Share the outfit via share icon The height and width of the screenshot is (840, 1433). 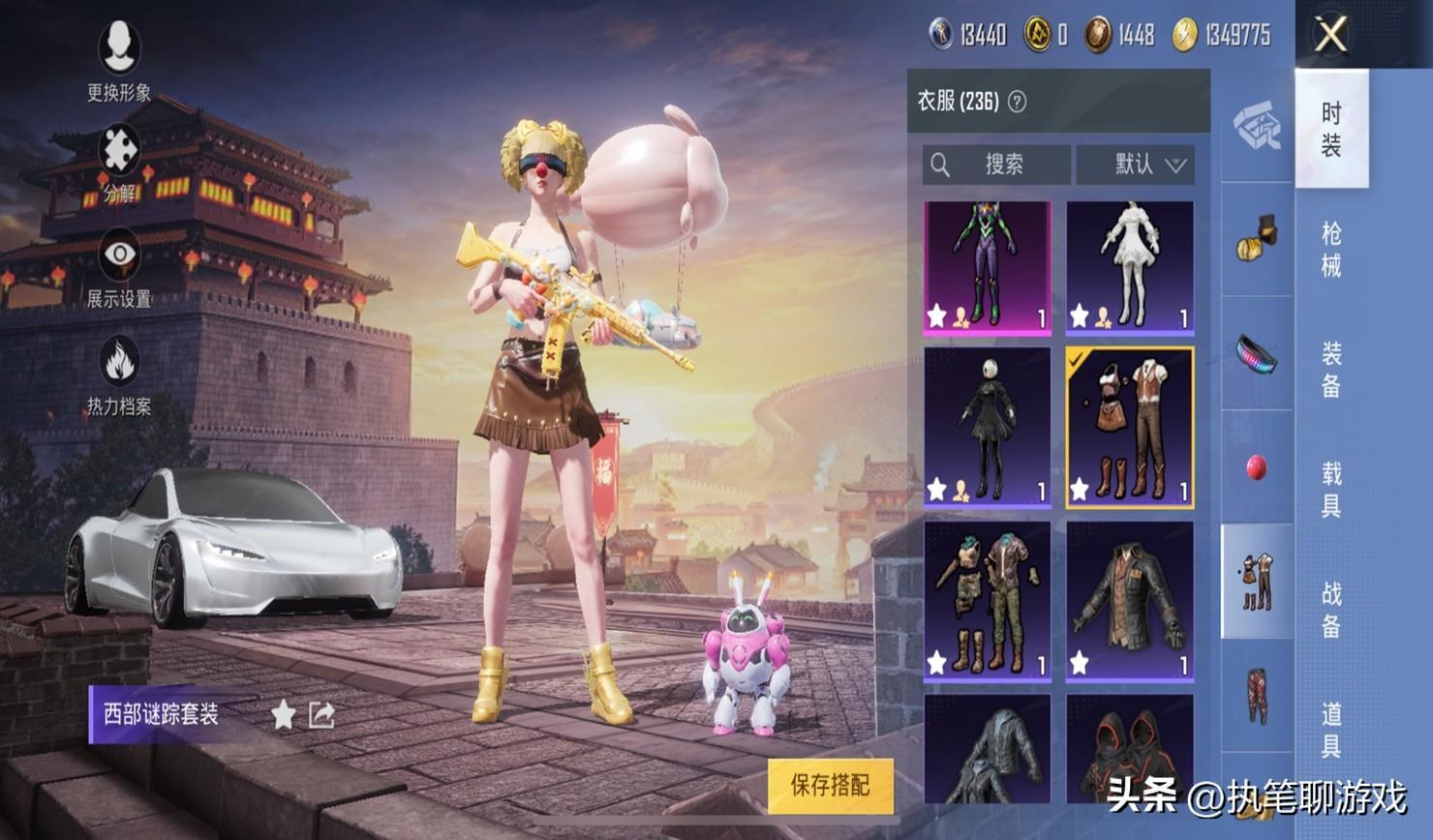321,715
